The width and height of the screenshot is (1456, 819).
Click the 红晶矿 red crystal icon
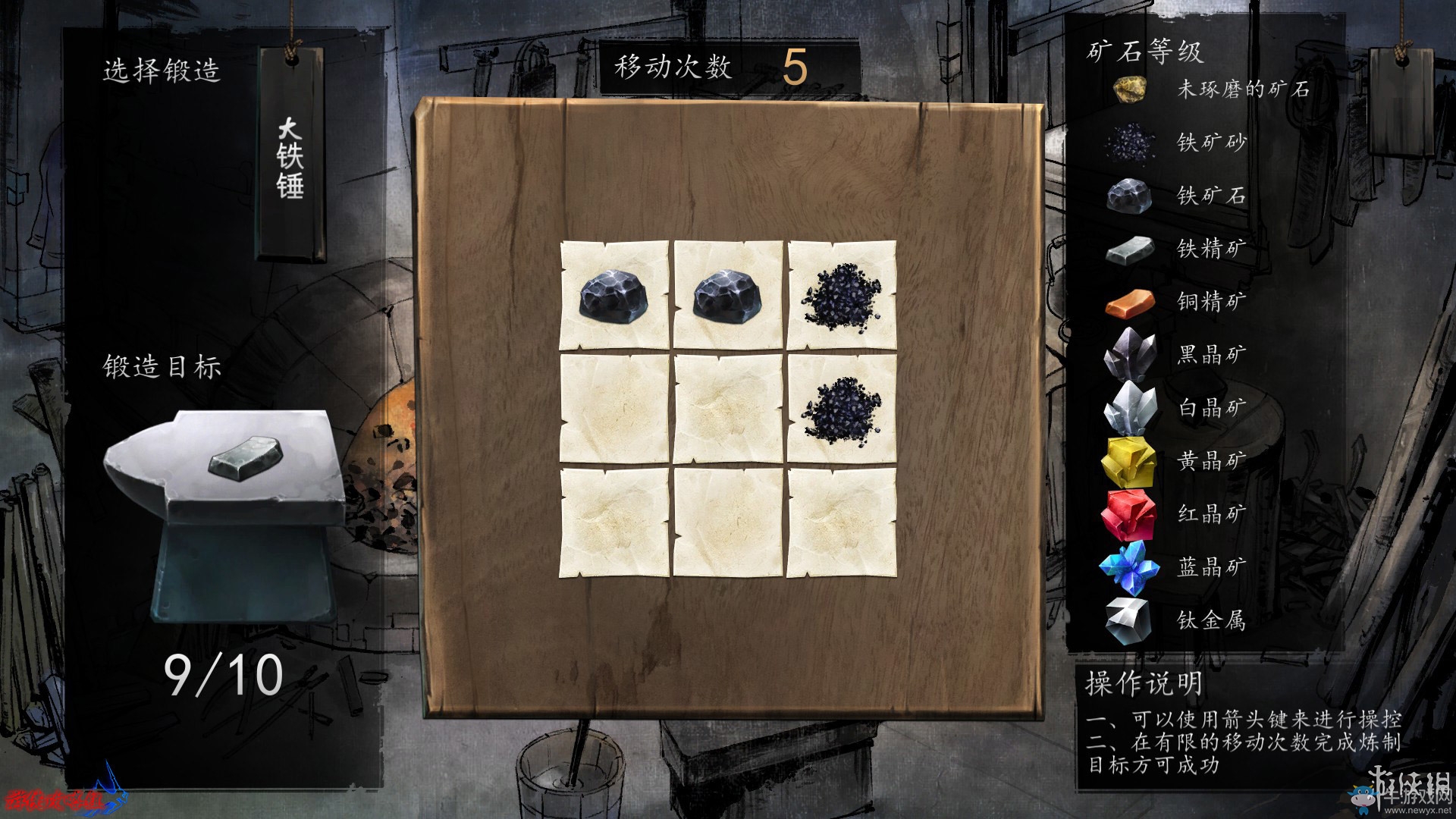(1128, 516)
